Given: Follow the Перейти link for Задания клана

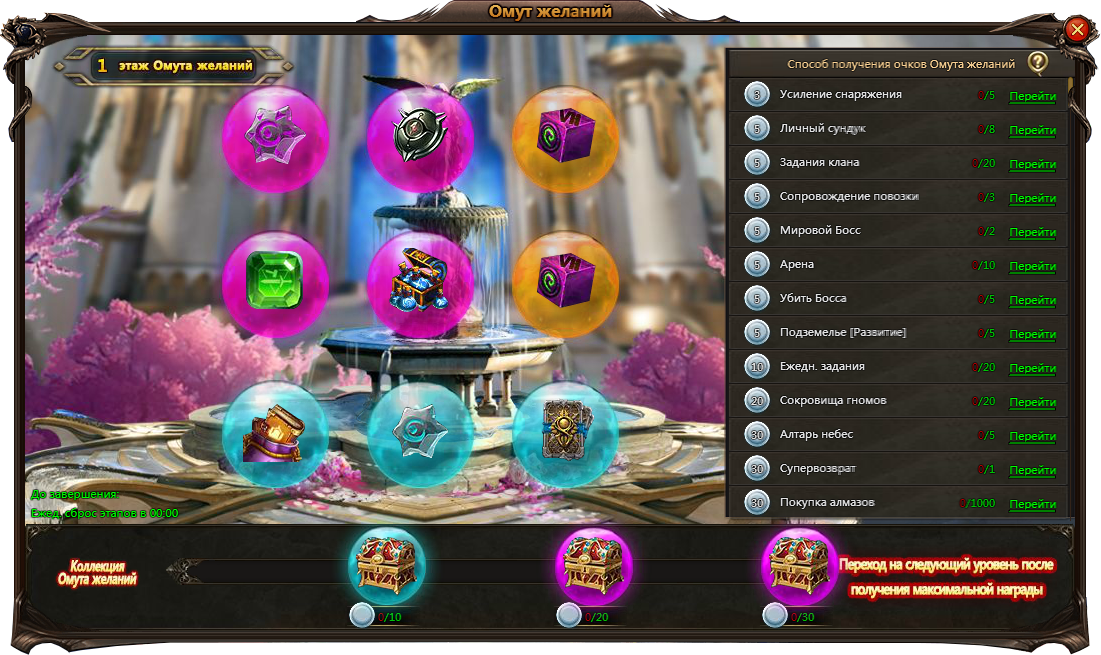Looking at the screenshot, I should point(1032,165).
